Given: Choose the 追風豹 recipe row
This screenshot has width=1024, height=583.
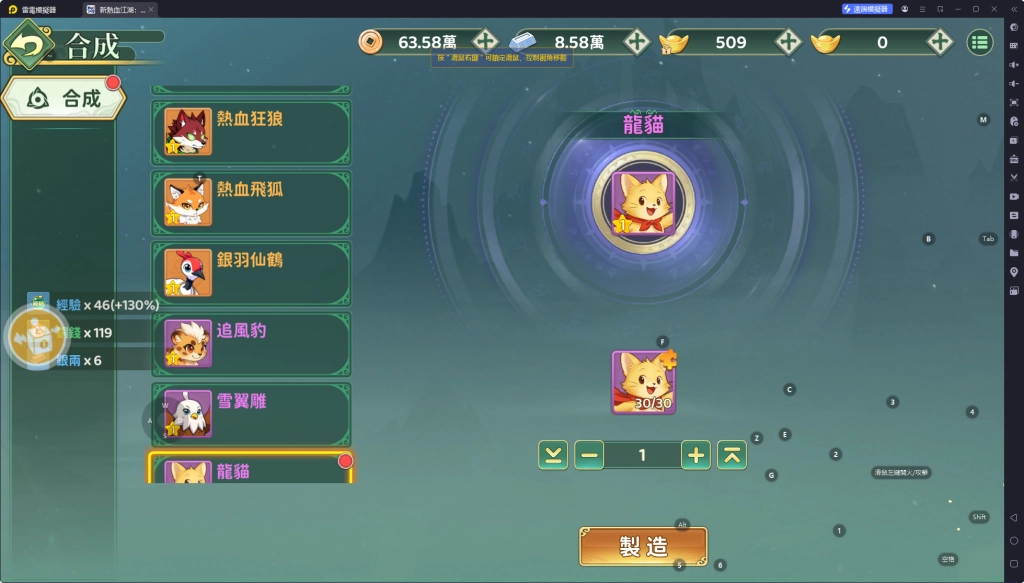Looking at the screenshot, I should (x=251, y=344).
